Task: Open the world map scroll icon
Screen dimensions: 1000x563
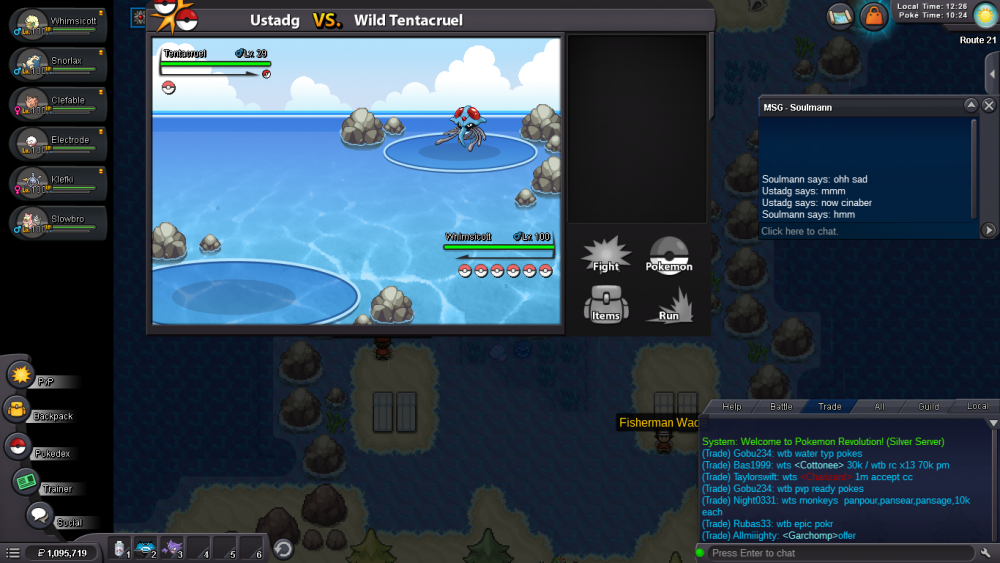Action: [840, 15]
